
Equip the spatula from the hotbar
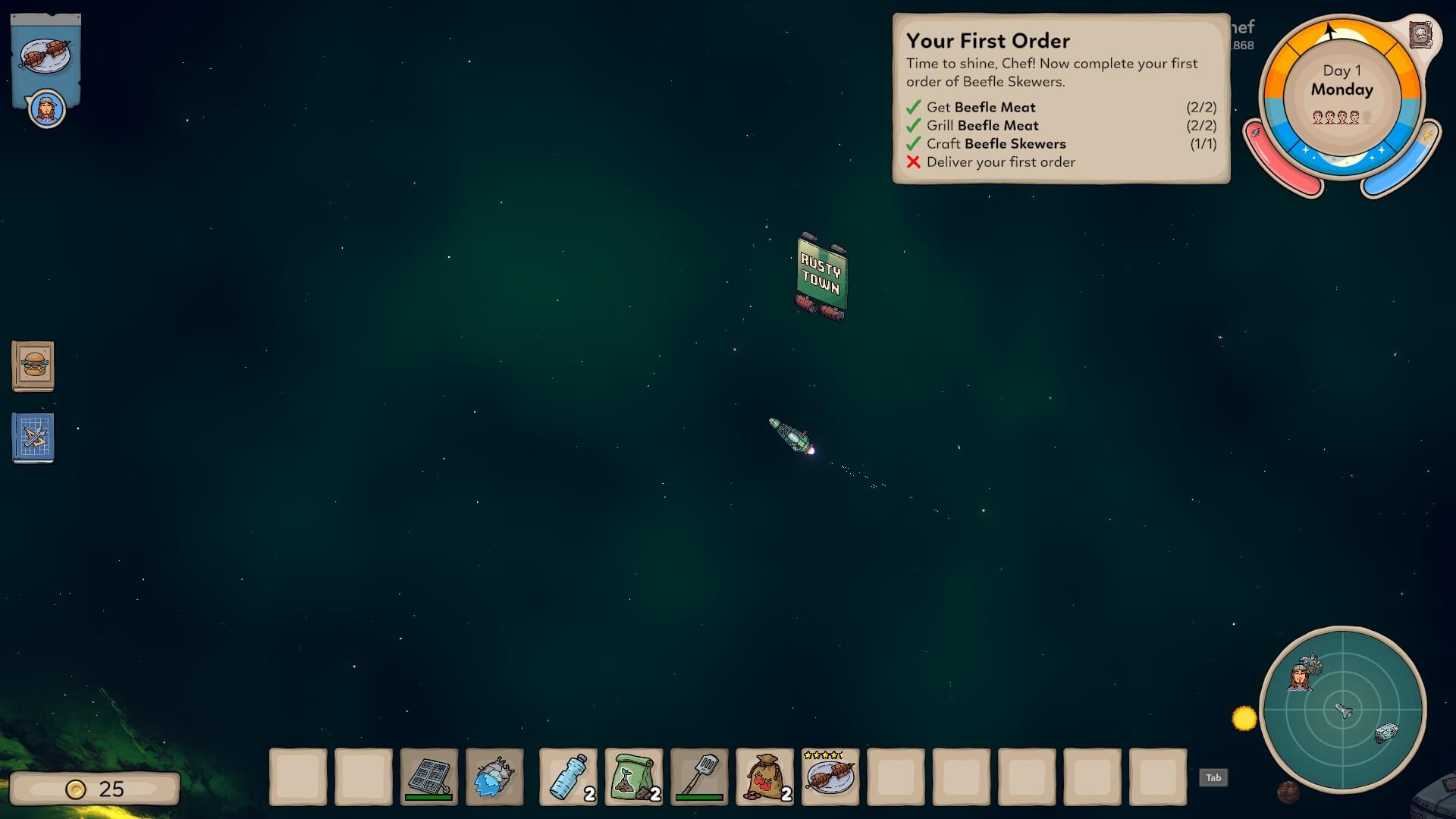pyautogui.click(x=699, y=777)
